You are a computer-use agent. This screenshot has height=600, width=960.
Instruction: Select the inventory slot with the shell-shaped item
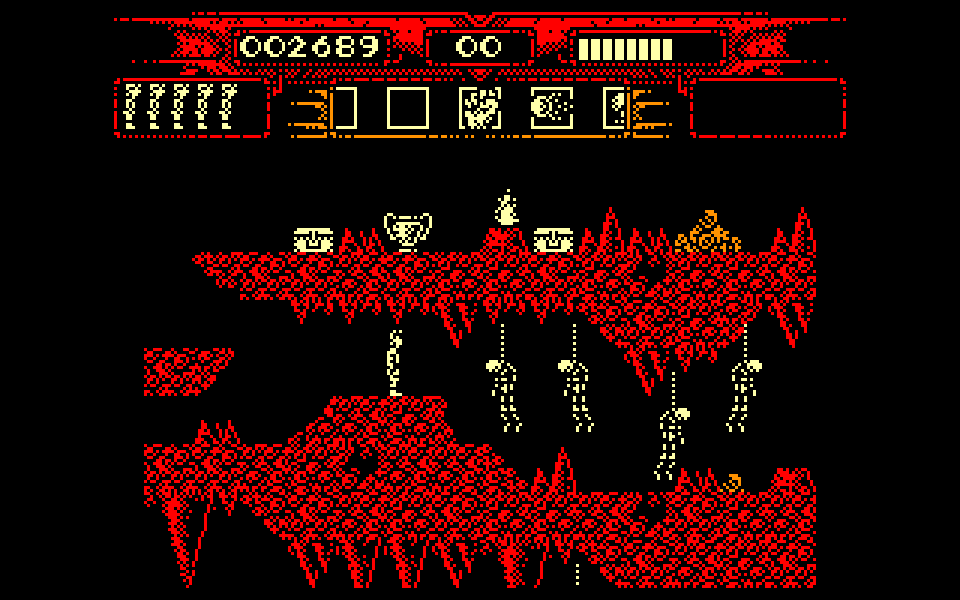pos(552,108)
